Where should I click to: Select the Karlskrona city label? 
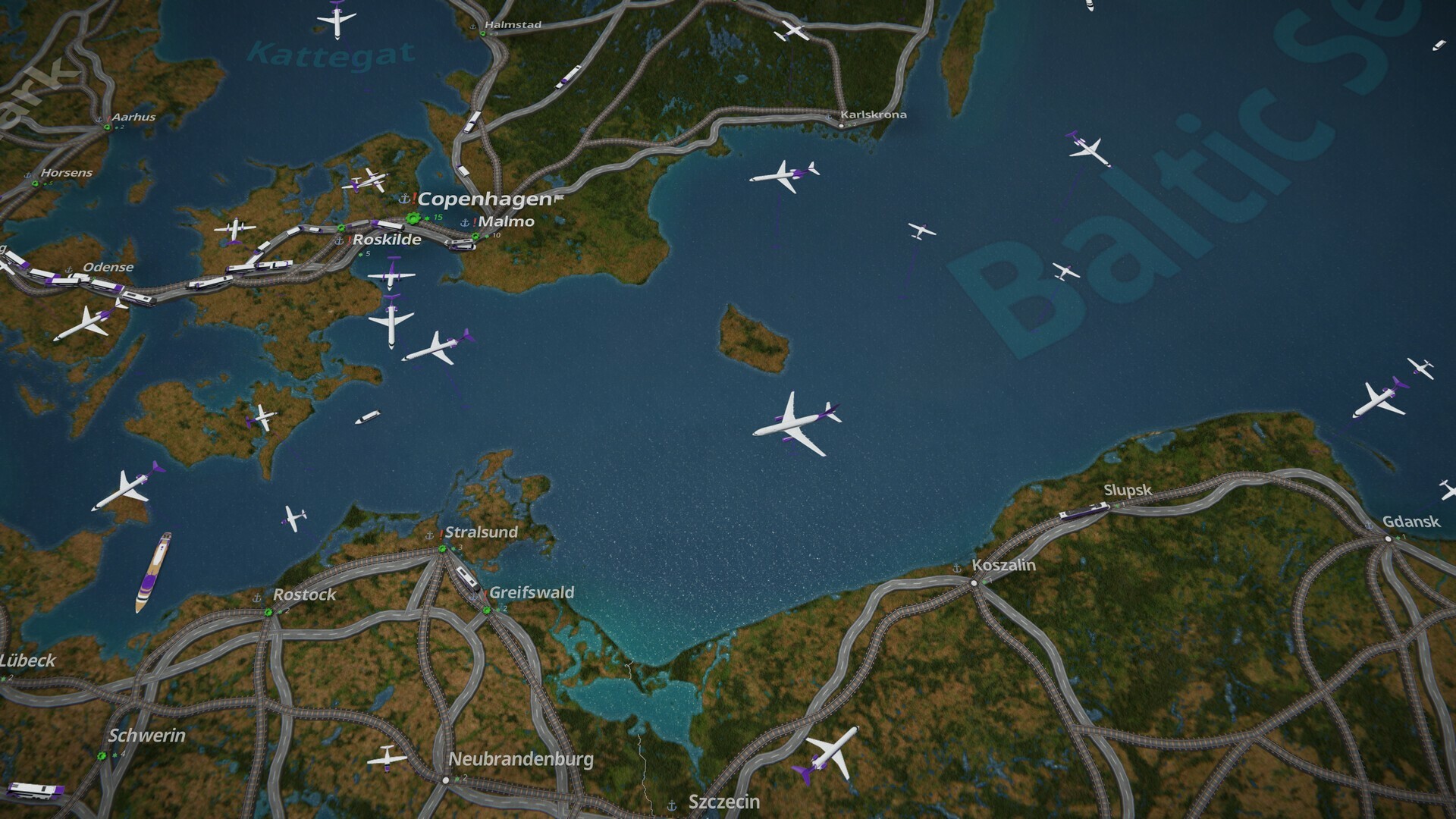[874, 114]
